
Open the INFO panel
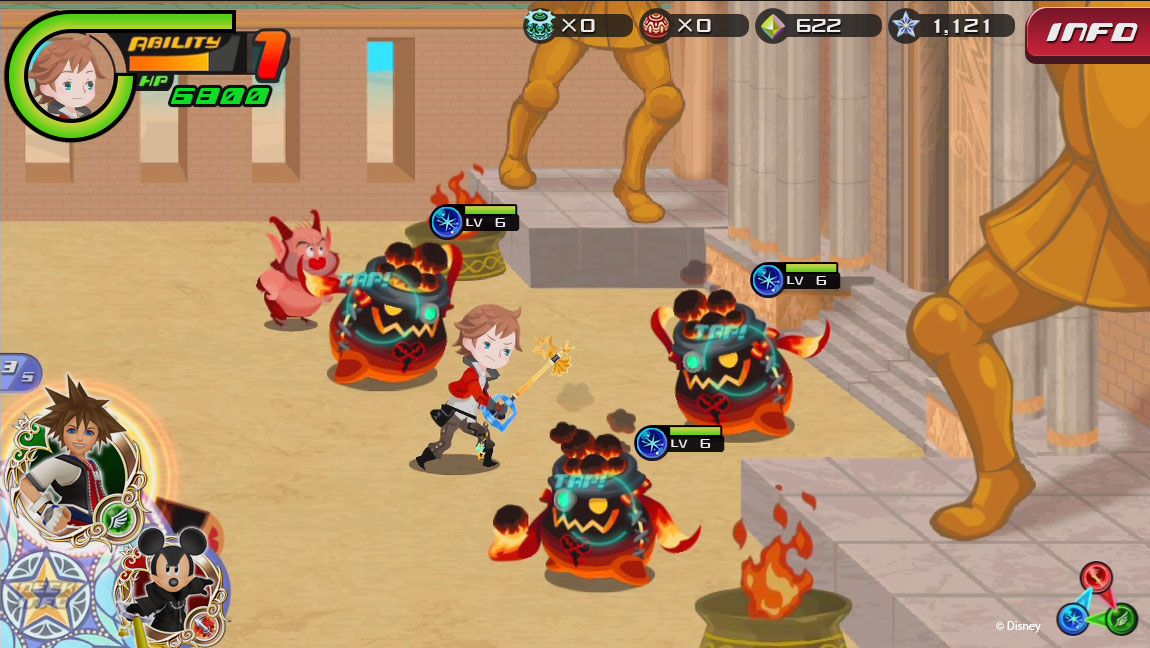[x=1089, y=33]
